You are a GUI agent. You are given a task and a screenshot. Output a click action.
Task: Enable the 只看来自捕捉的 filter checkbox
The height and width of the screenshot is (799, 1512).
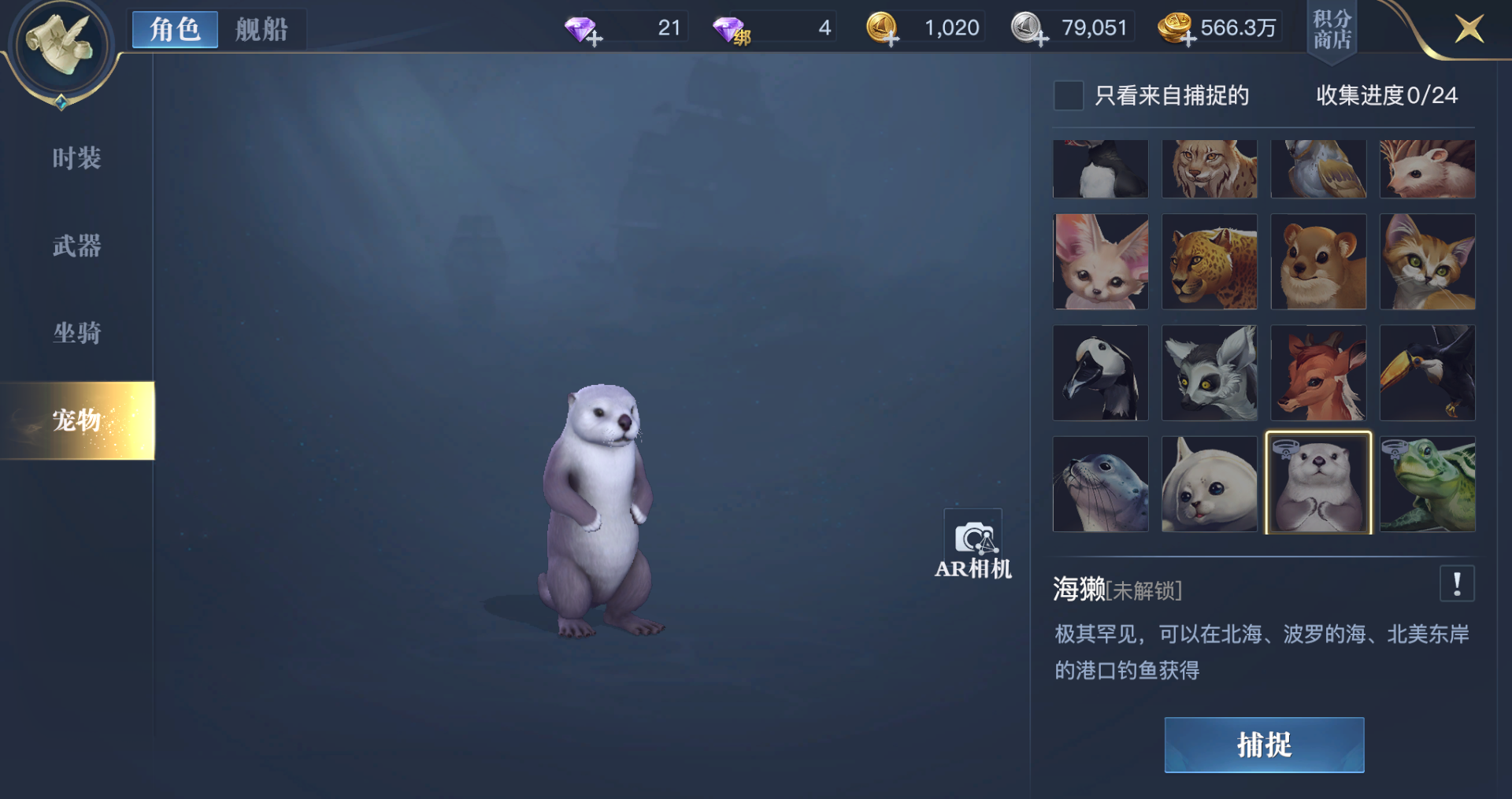click(x=1068, y=94)
